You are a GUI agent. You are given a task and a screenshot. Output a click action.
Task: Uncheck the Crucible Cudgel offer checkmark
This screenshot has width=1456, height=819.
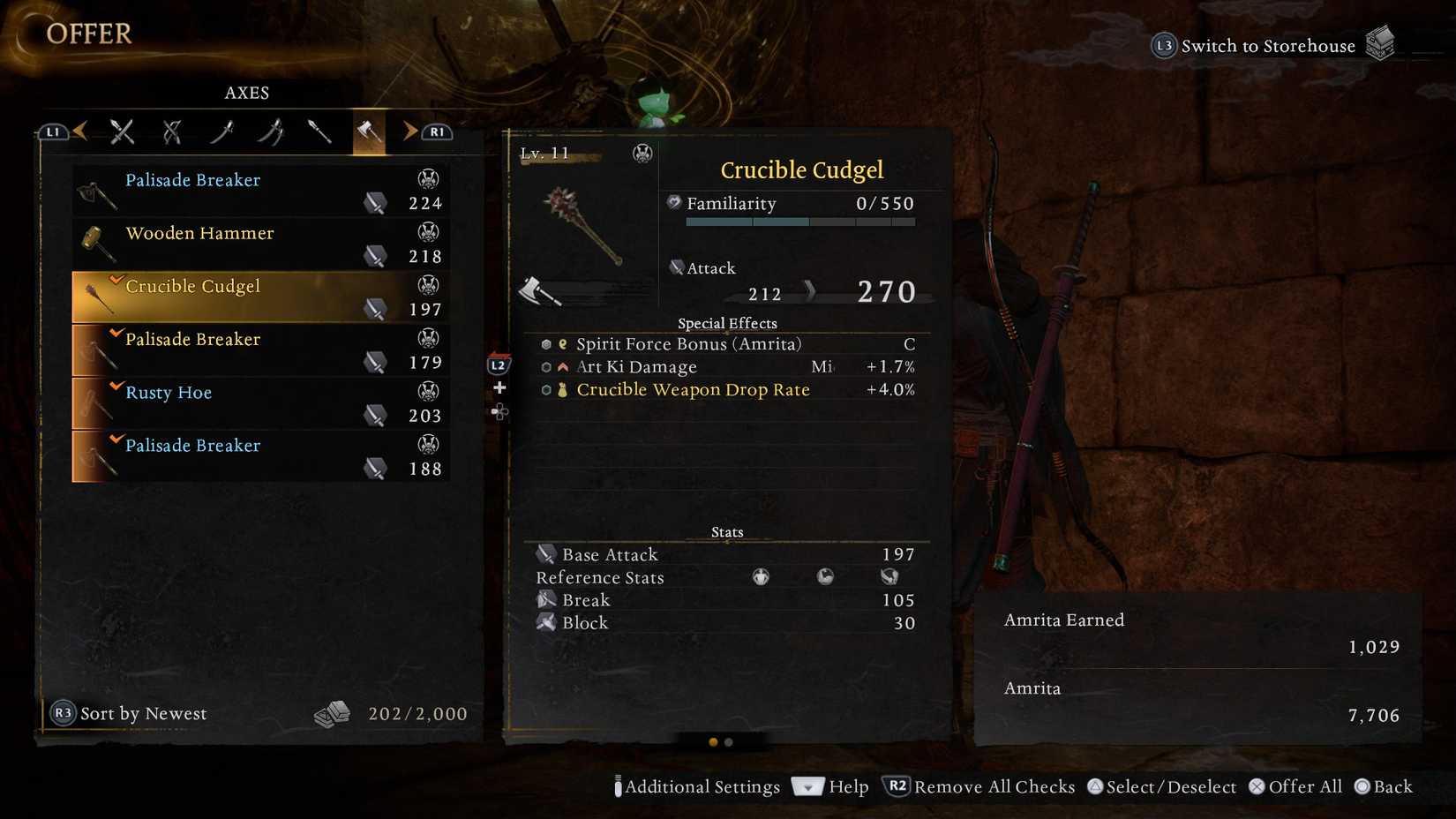coord(115,278)
